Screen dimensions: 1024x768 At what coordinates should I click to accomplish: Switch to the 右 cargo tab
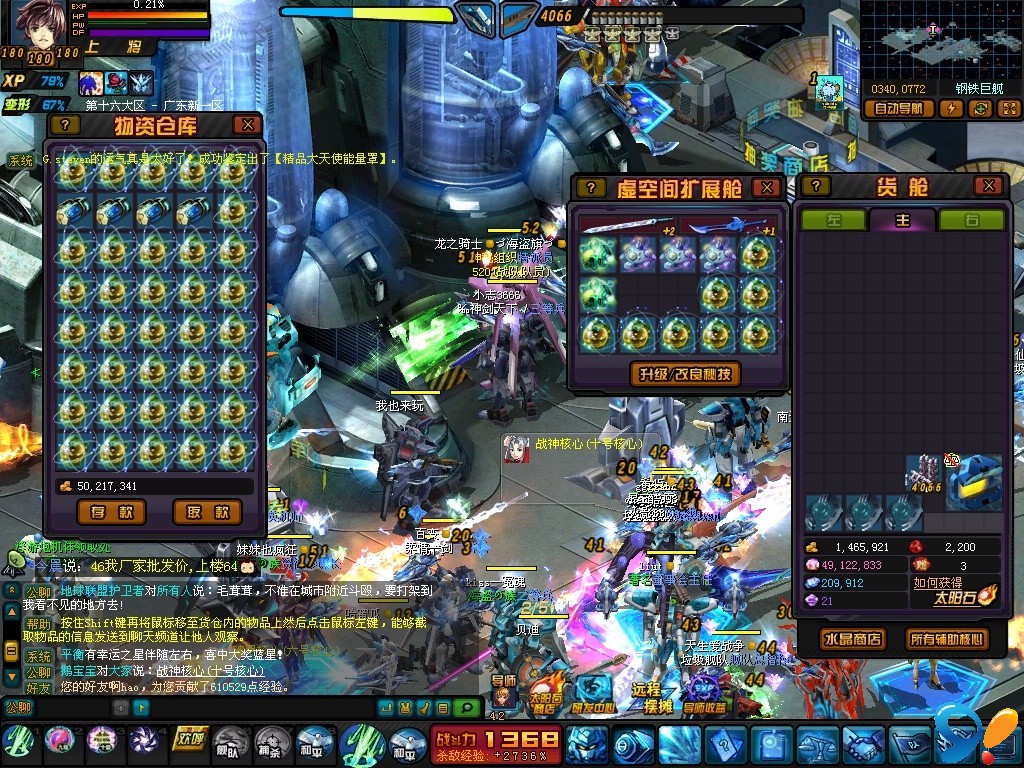(x=971, y=220)
